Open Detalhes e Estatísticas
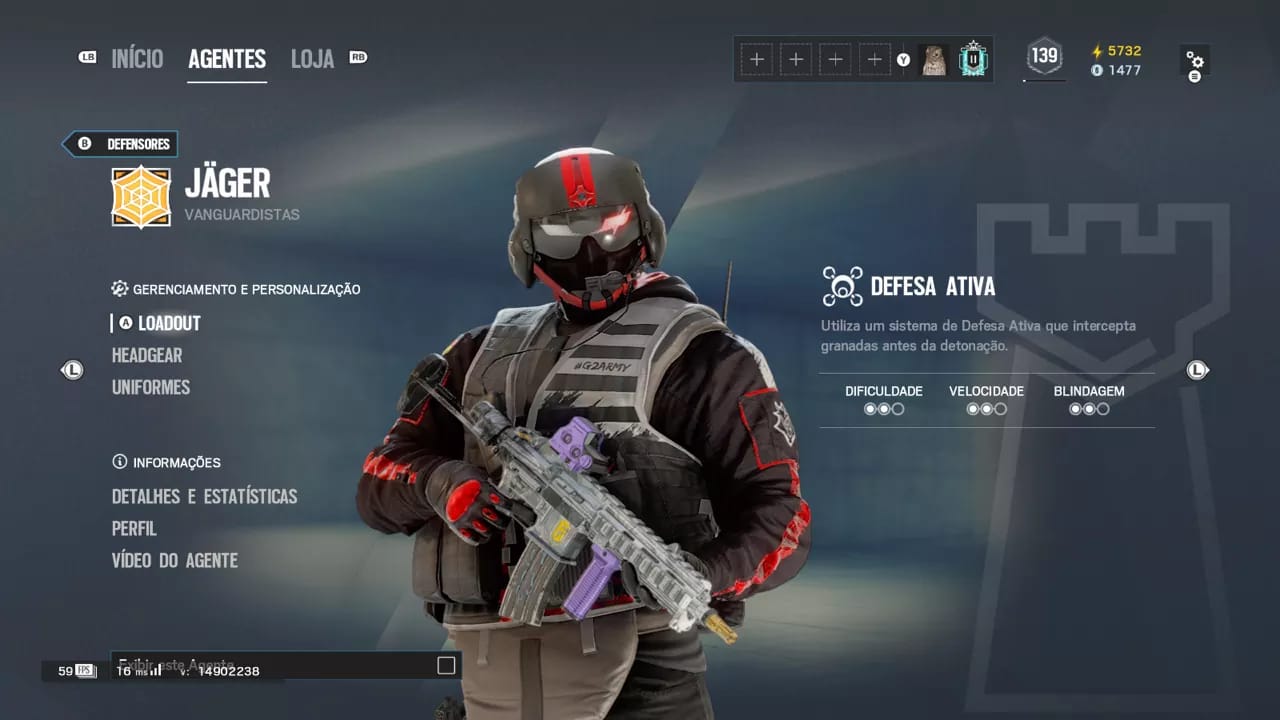The image size is (1280, 720). [x=204, y=496]
